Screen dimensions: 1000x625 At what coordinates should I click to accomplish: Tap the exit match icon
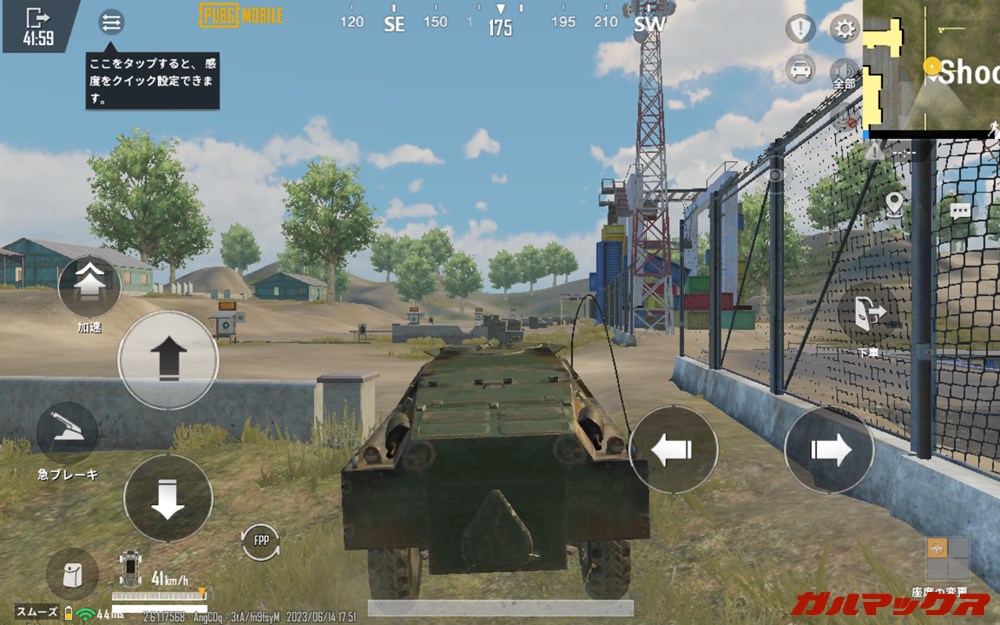pyautogui.click(x=37, y=18)
